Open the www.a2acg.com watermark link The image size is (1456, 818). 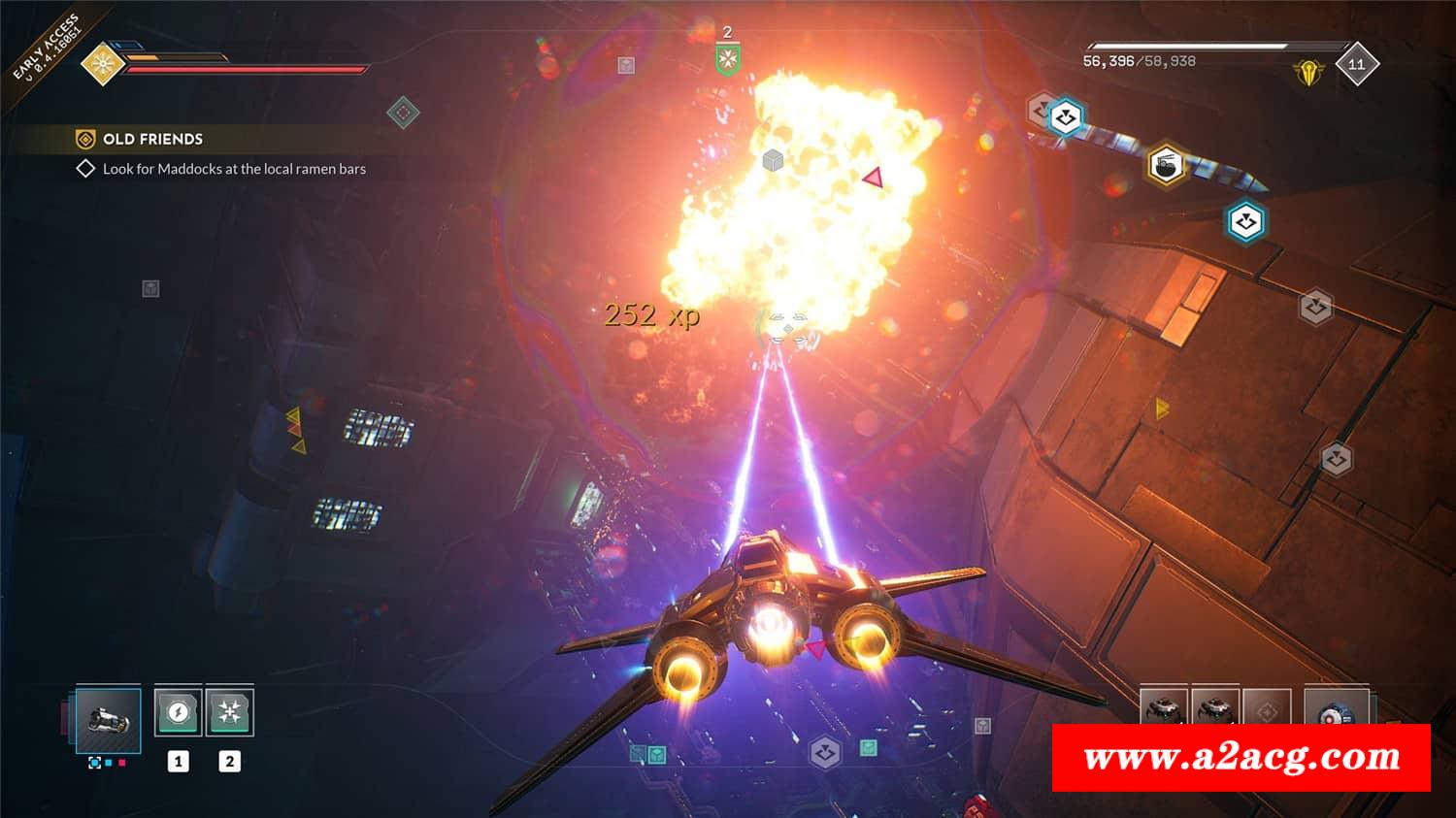(1241, 757)
